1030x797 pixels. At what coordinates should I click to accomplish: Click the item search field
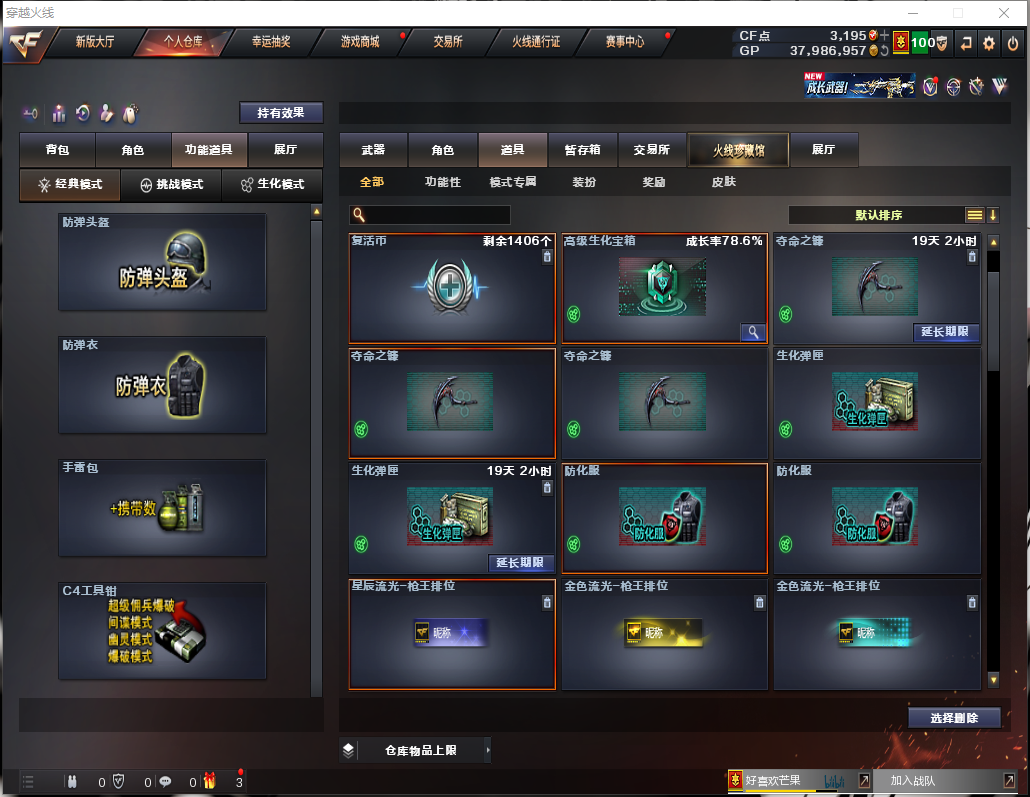click(x=437, y=215)
